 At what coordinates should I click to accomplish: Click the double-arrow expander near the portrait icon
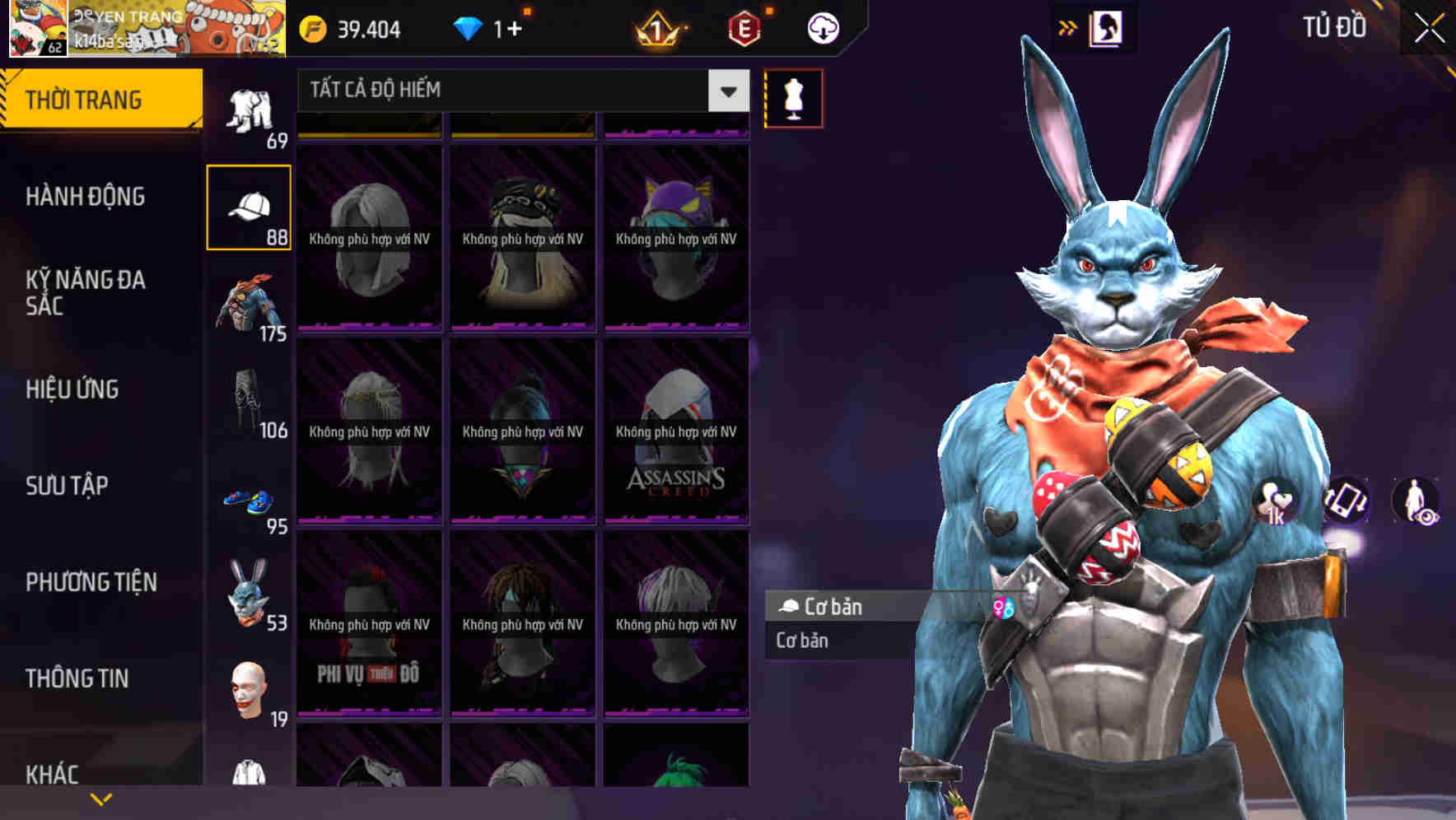1068,27
